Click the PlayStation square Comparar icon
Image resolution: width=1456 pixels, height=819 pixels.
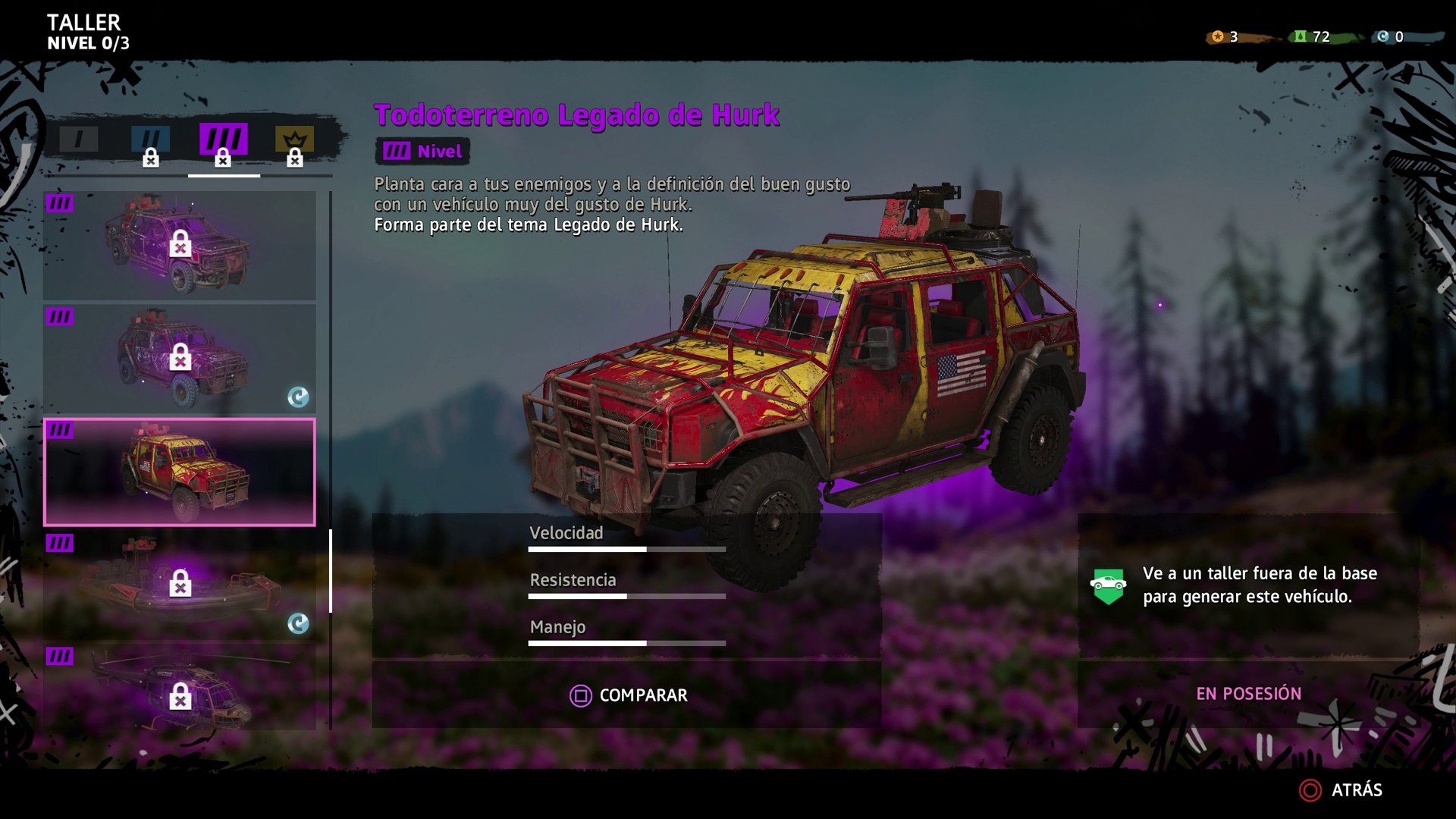click(x=579, y=695)
